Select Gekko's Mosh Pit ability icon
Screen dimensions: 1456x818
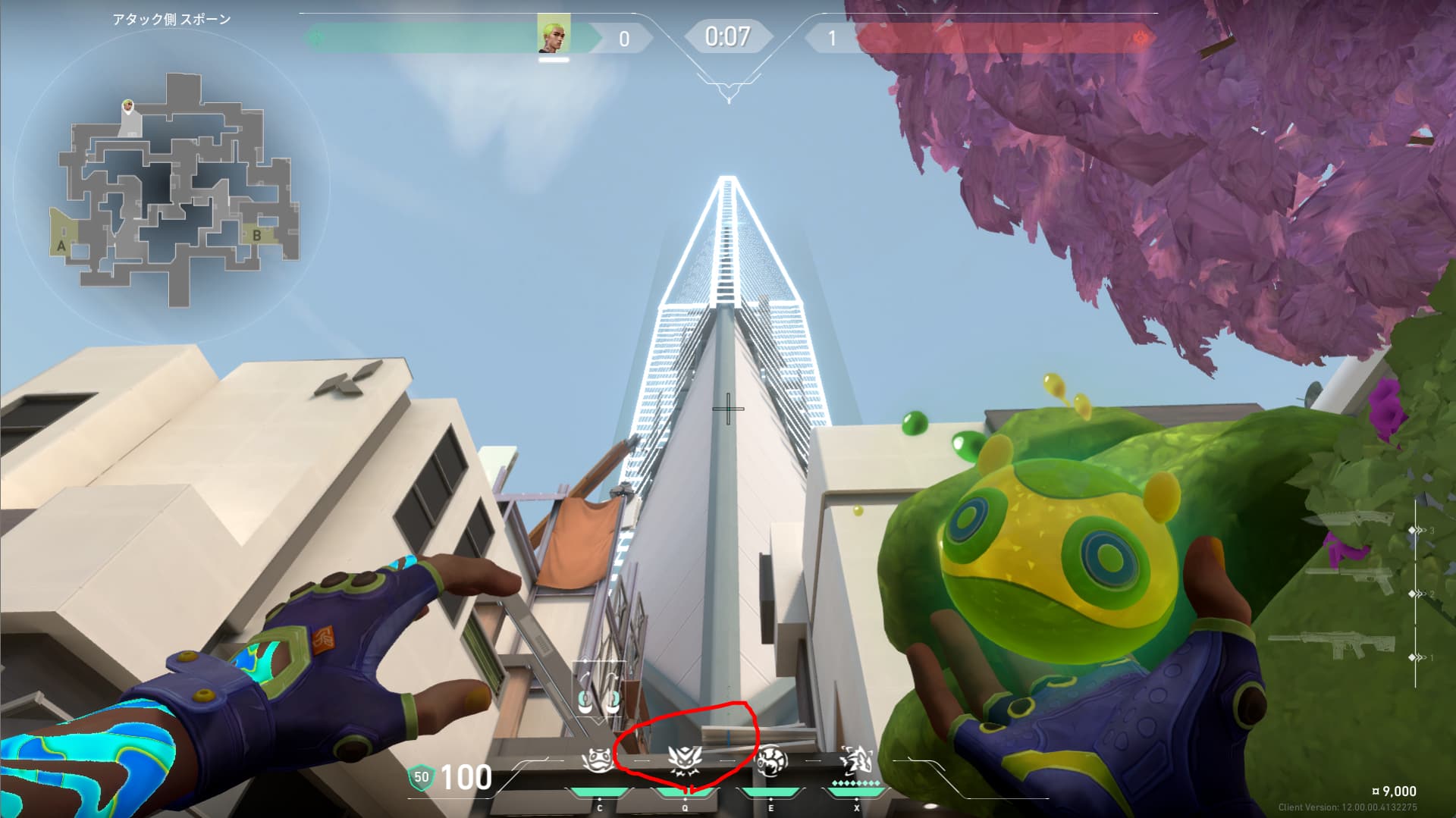[x=598, y=760]
